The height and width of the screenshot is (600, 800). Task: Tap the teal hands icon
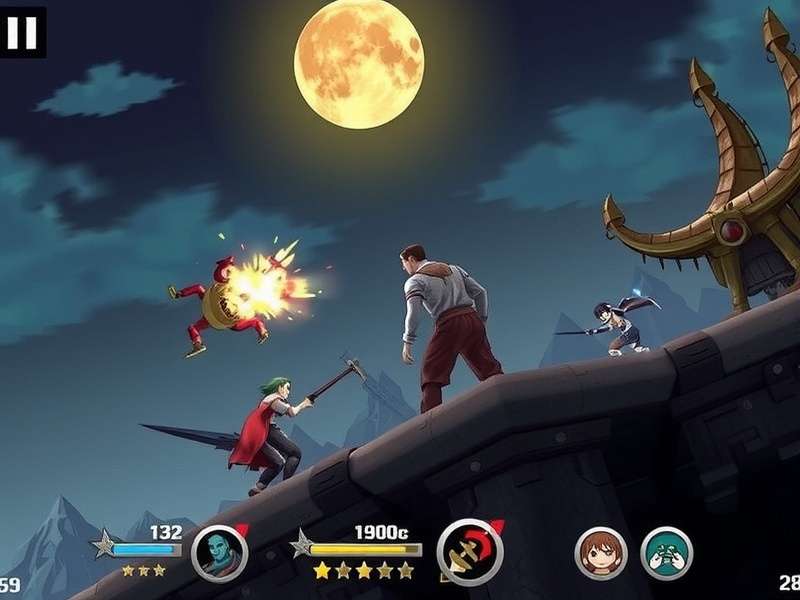(666, 553)
